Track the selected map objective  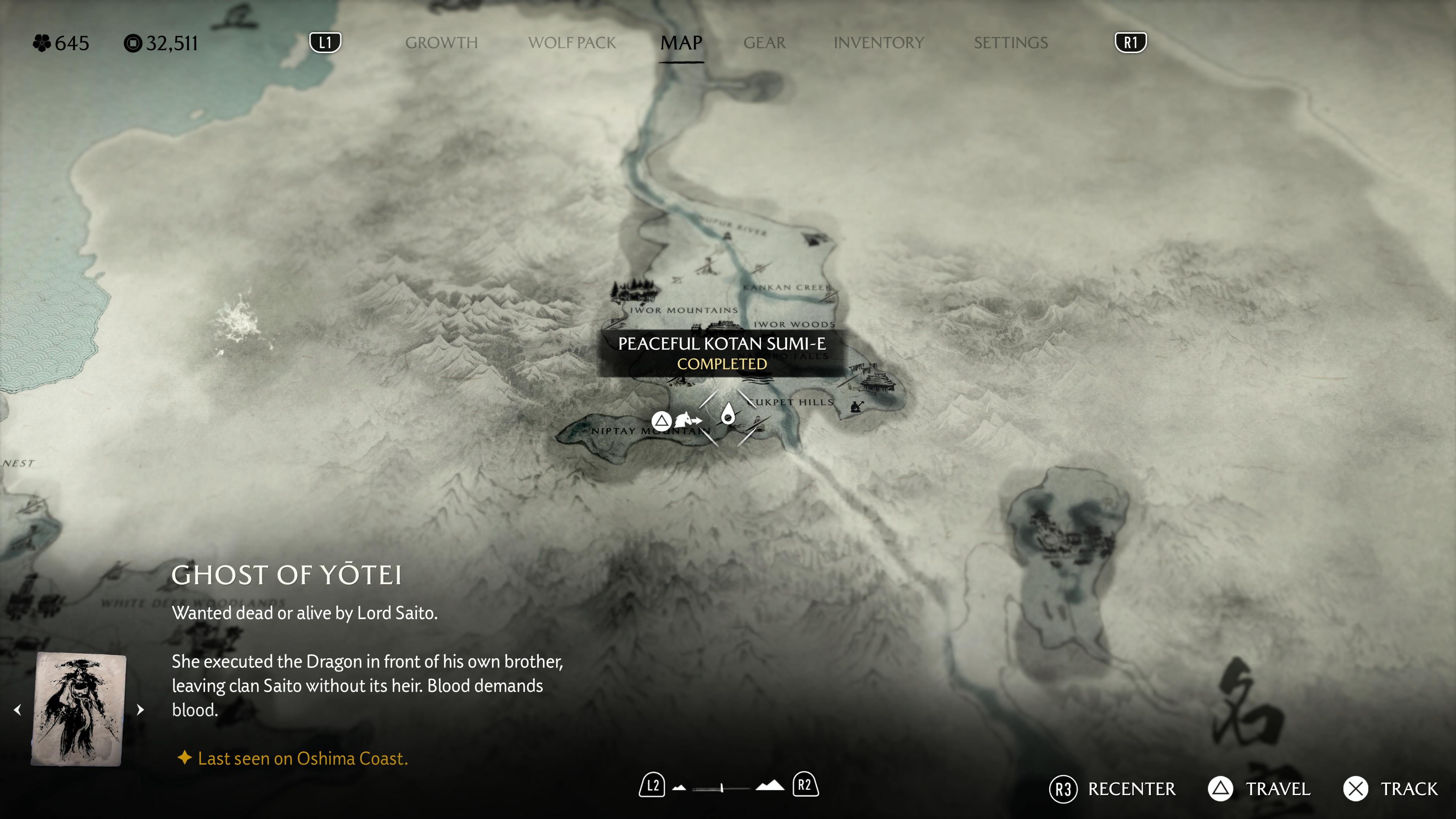(1390, 789)
